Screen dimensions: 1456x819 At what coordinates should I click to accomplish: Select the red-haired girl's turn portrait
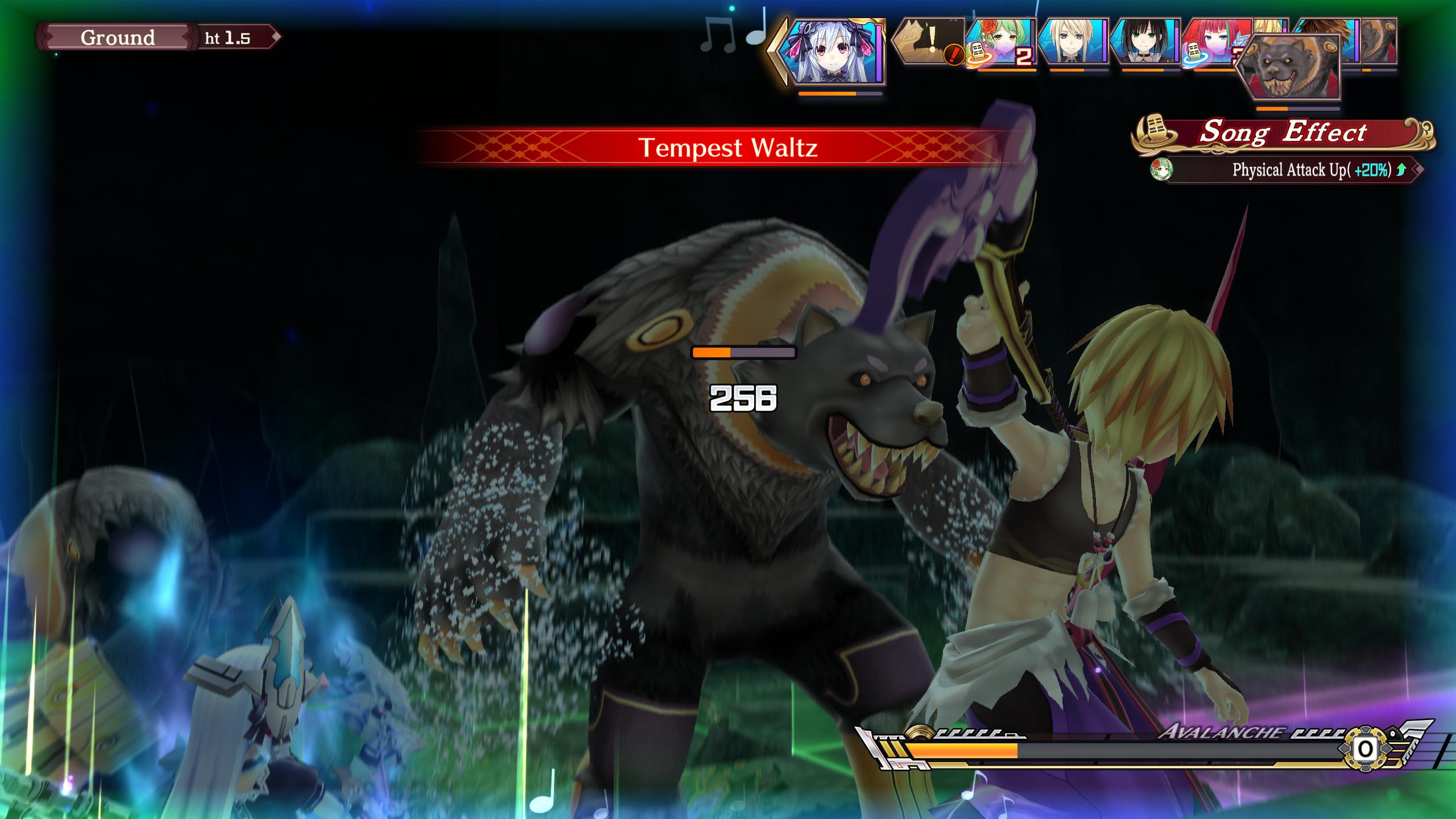click(1211, 40)
